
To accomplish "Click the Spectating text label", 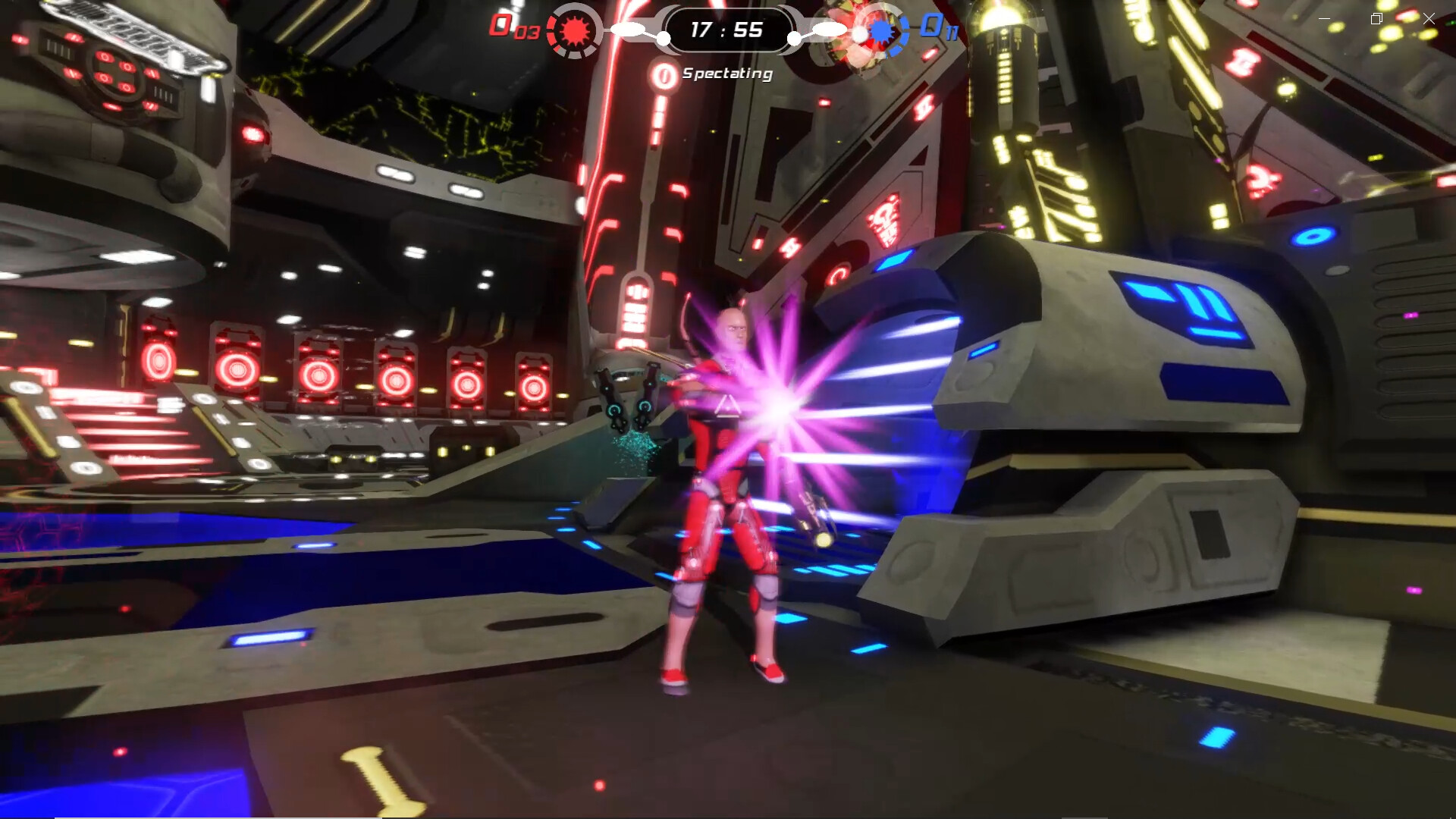I will point(726,74).
